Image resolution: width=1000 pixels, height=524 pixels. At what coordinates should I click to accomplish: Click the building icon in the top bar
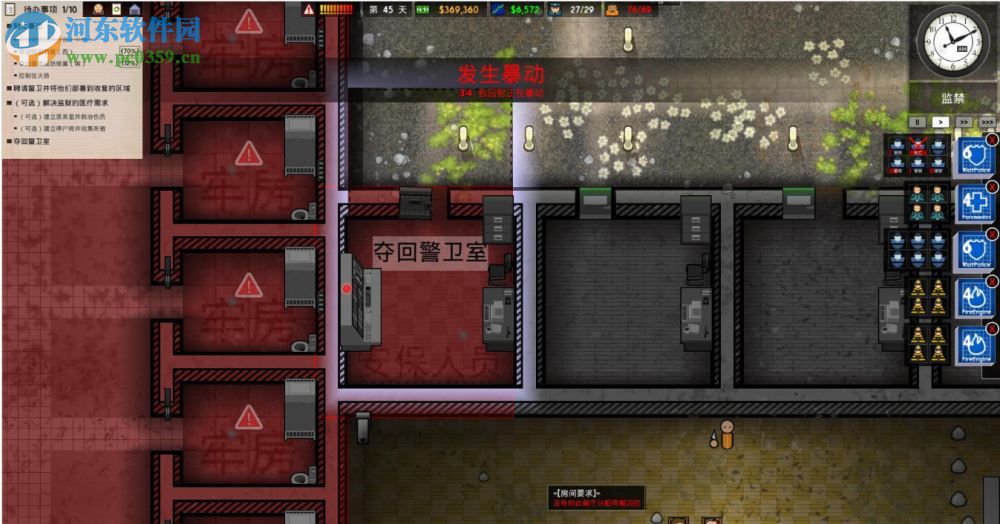tap(134, 9)
